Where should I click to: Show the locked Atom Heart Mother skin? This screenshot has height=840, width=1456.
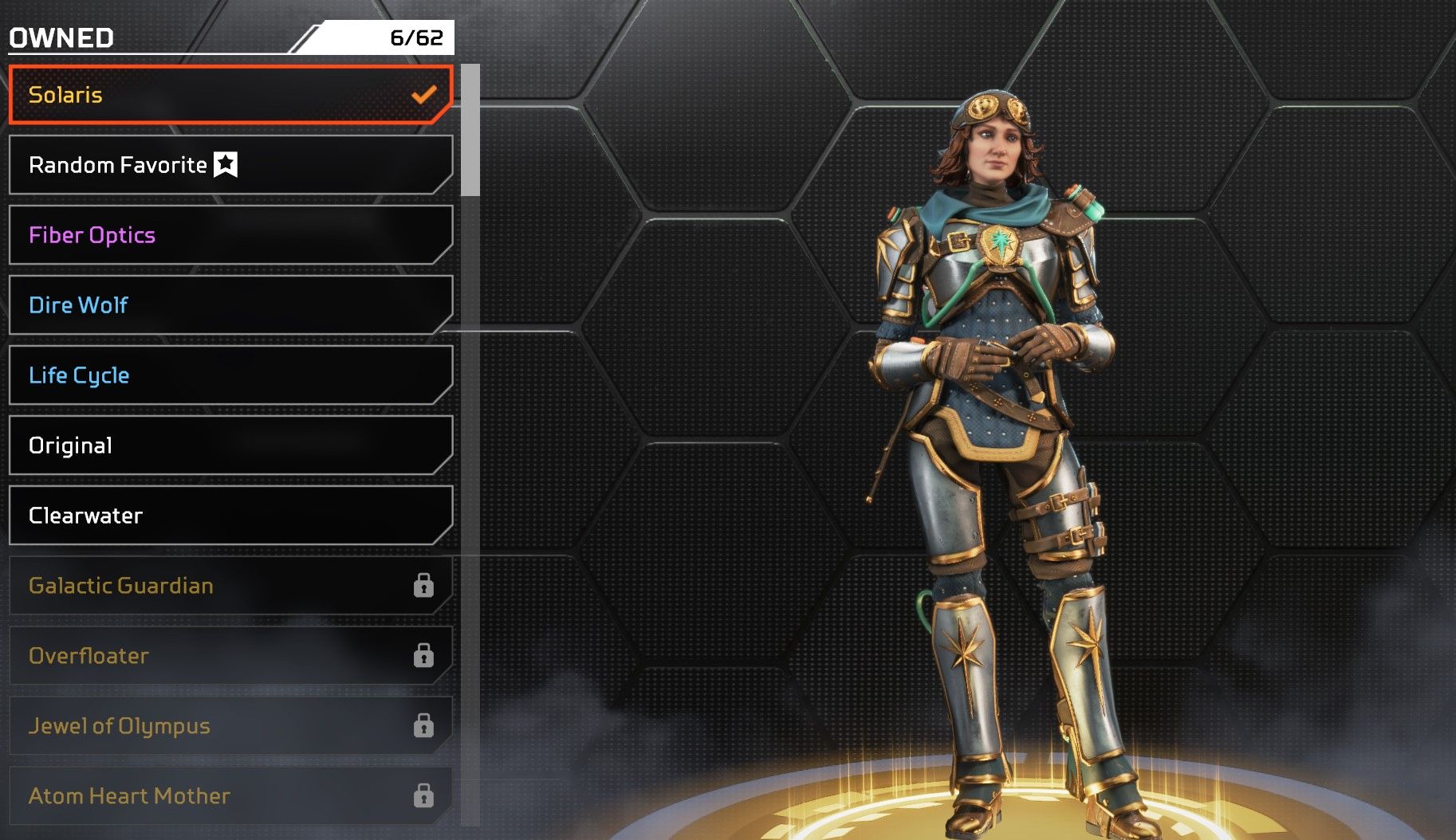[x=230, y=796]
